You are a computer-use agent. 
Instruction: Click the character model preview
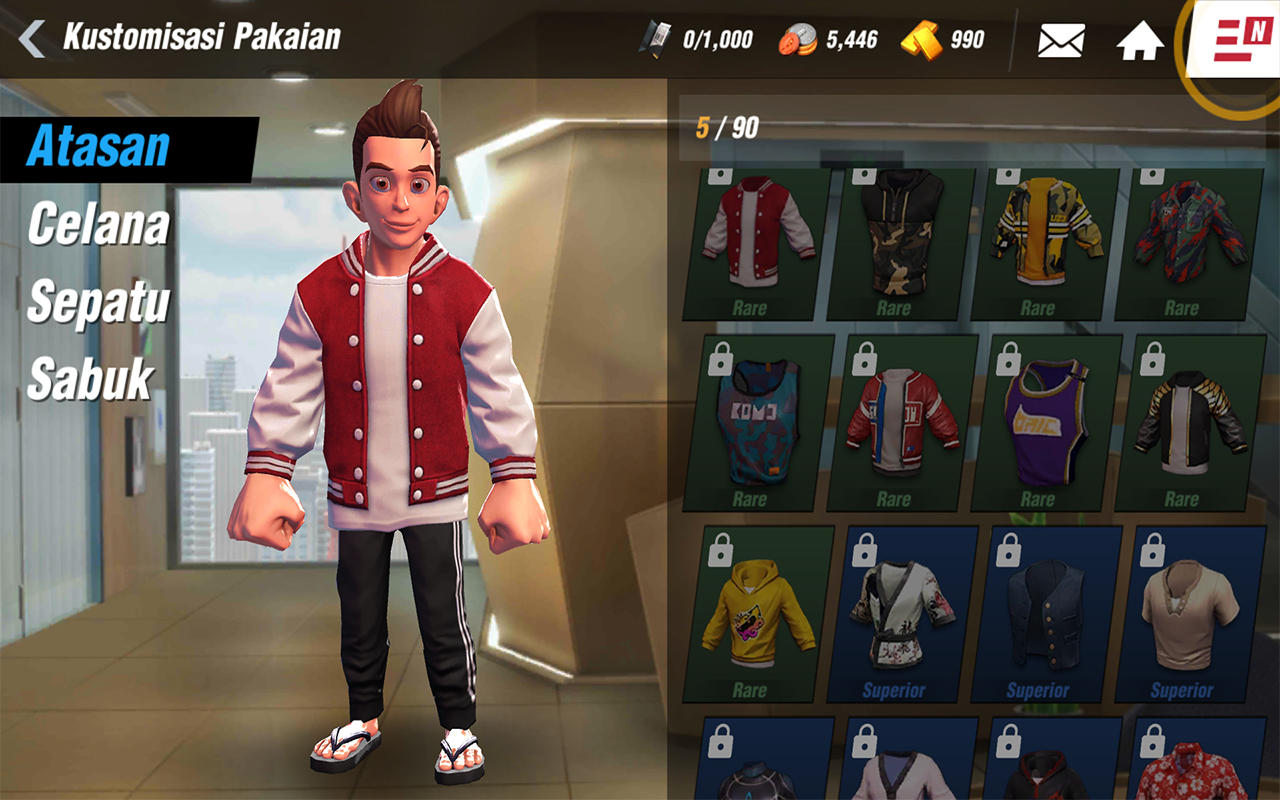(390, 400)
